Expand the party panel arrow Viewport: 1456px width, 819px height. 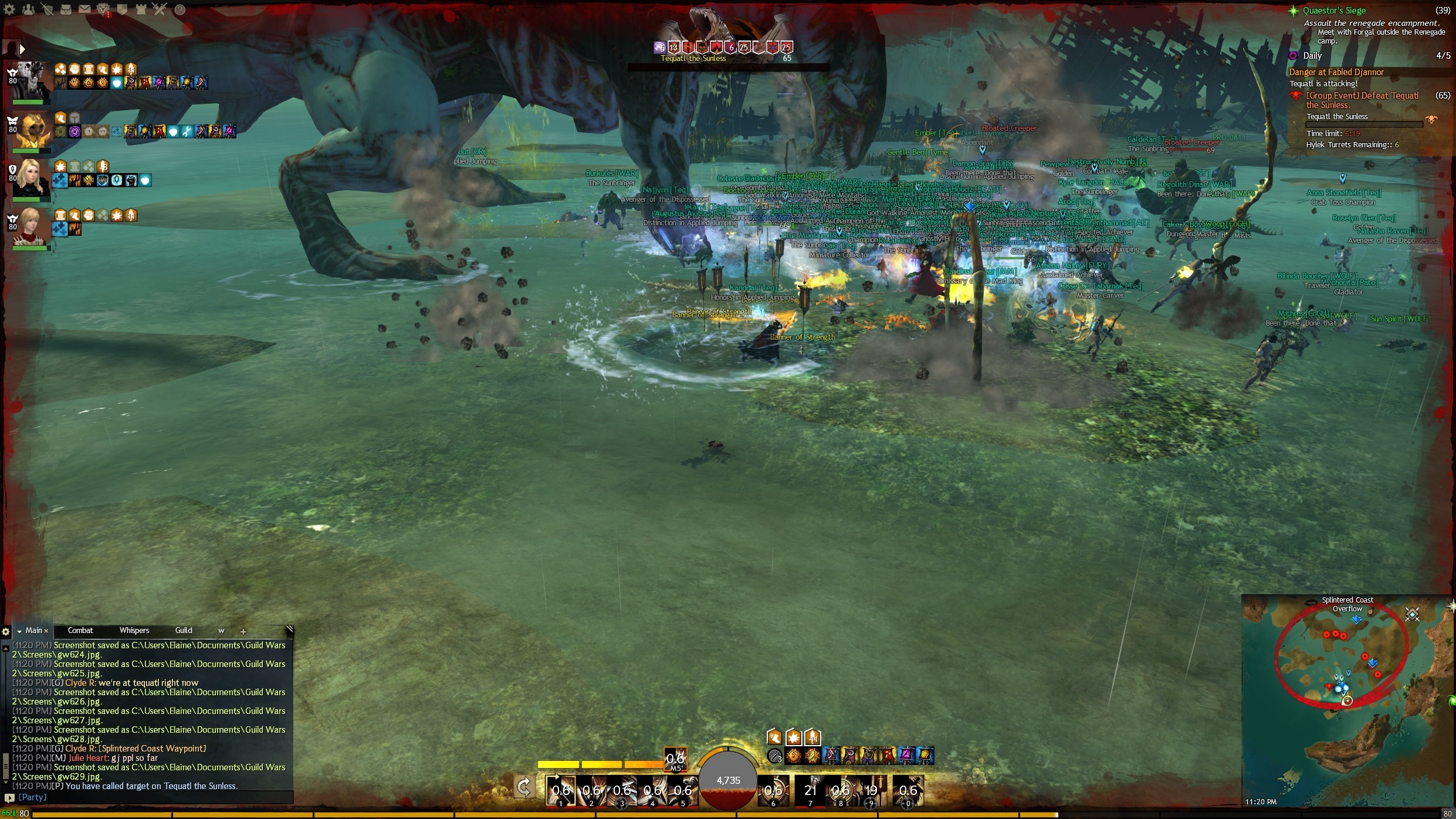point(22,49)
